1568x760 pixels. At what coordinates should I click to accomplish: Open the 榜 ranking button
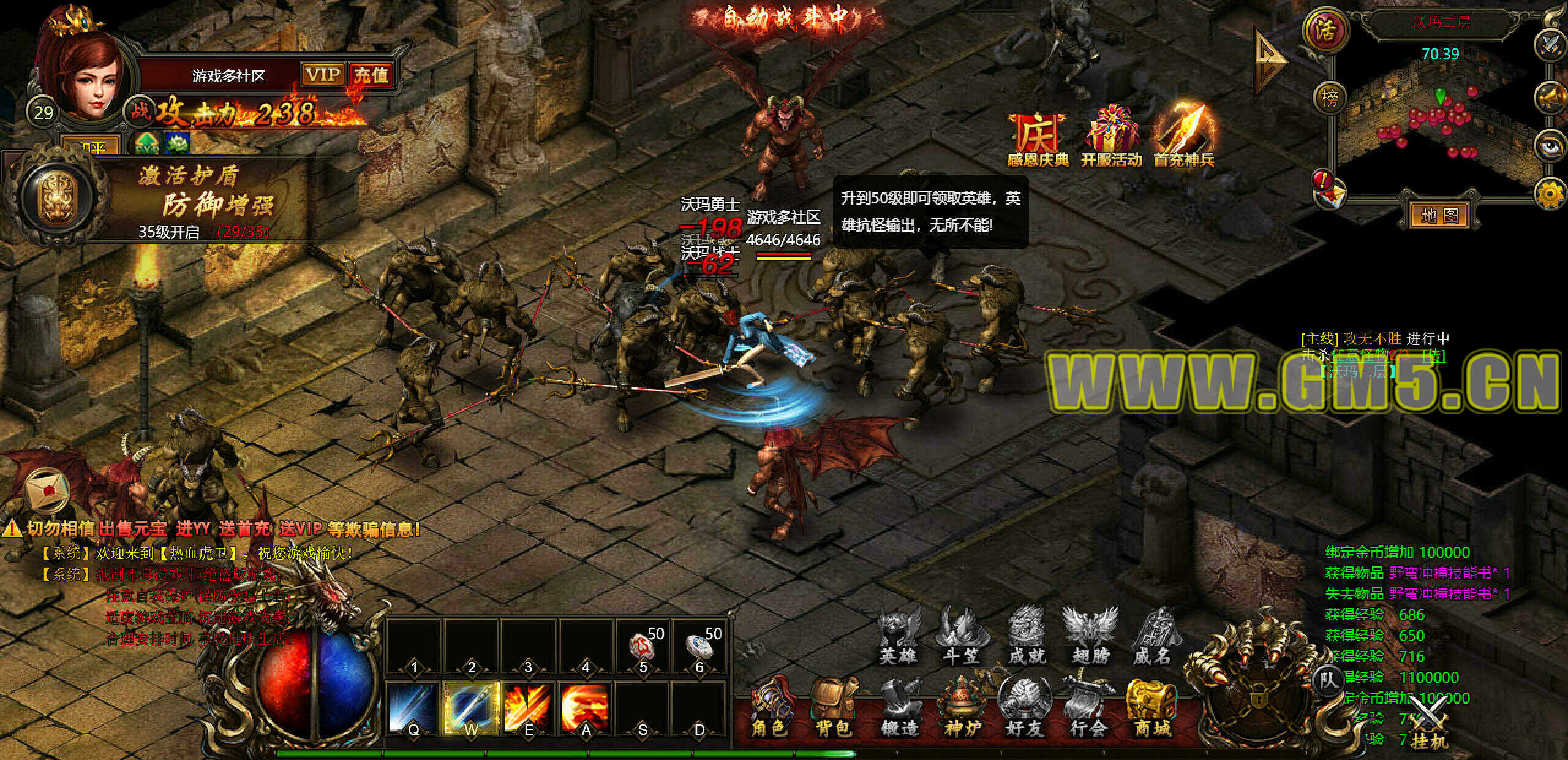[x=1330, y=97]
